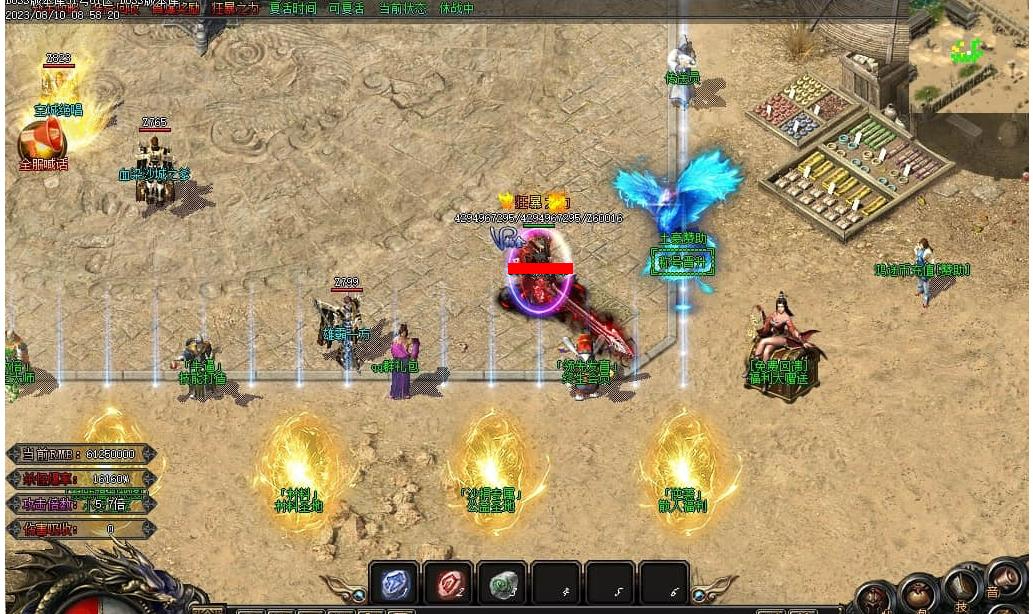Toggle the sound (音) round button
Screen dimensions: 1033x614
point(1003,577)
